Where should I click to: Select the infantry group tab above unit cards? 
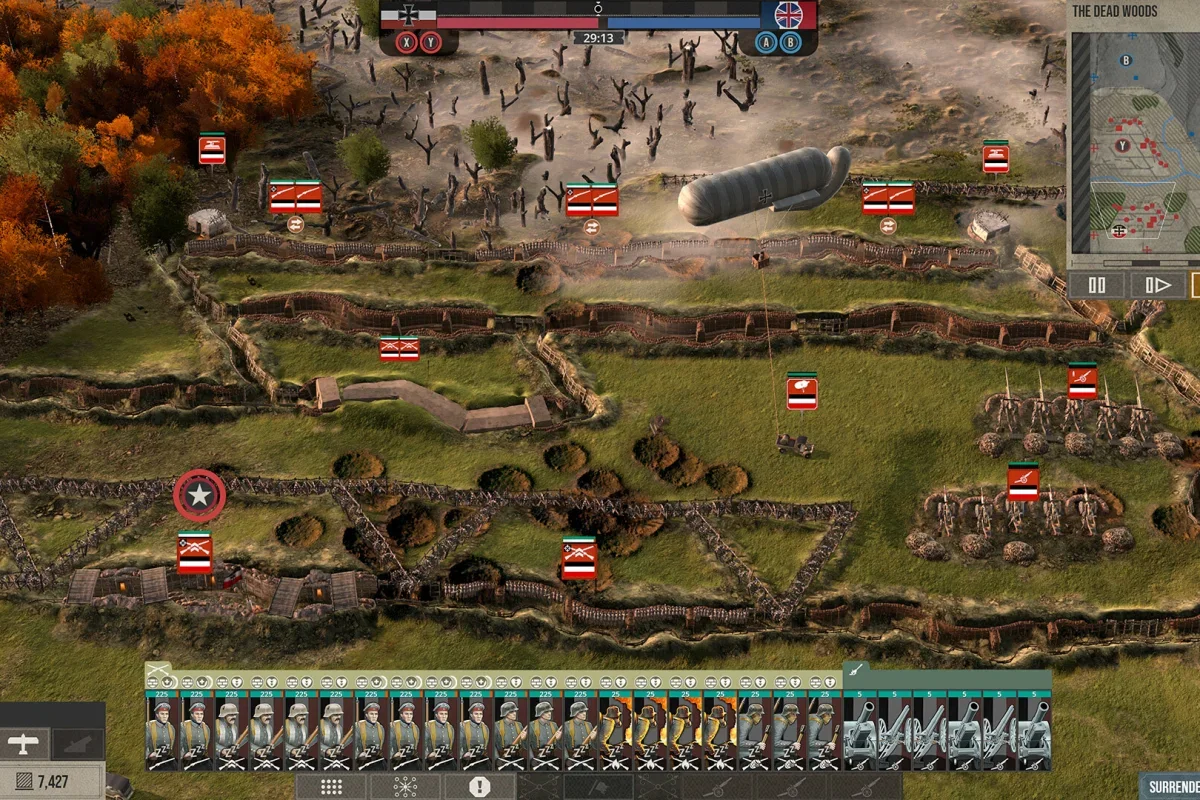pyautogui.click(x=157, y=669)
